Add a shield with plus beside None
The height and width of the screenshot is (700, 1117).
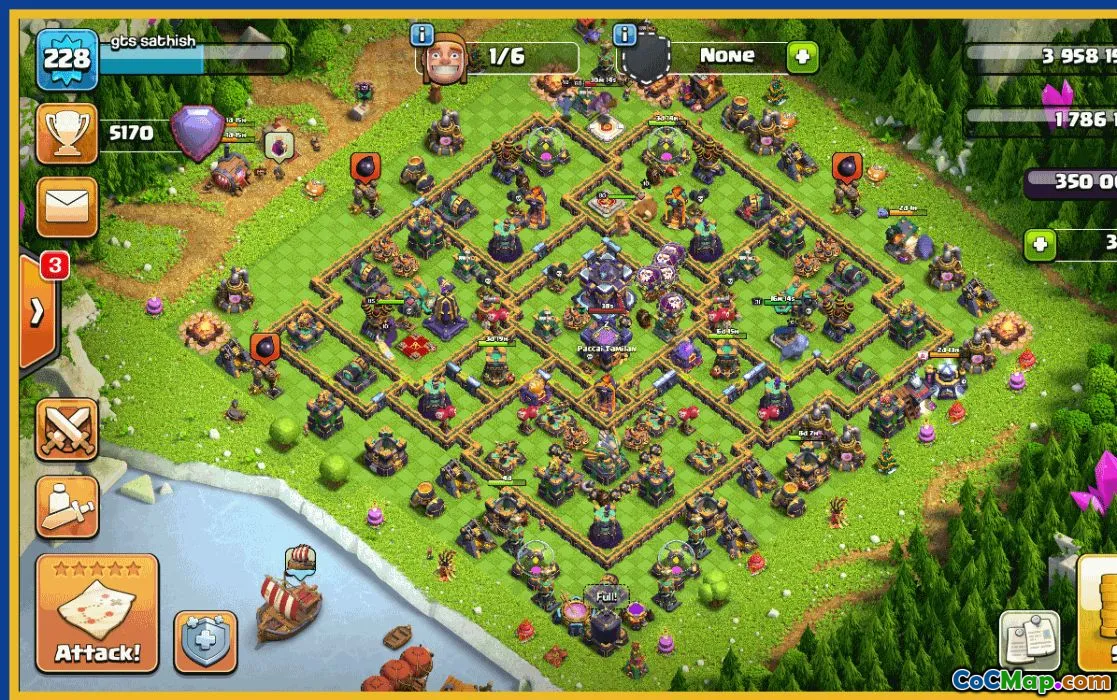pos(801,57)
